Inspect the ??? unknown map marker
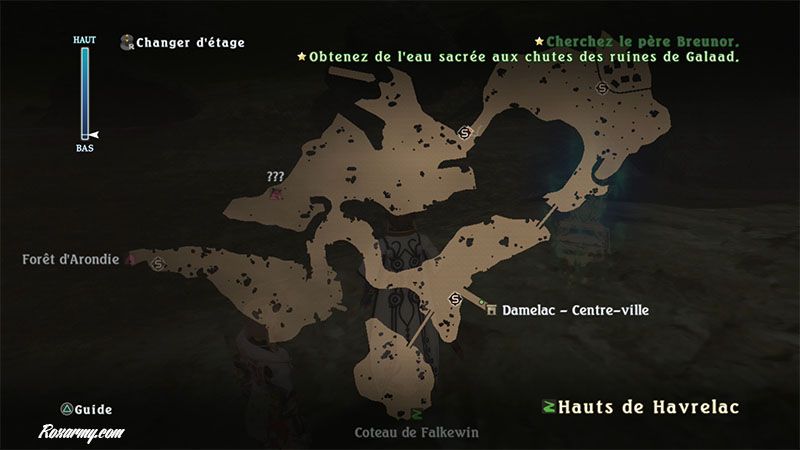Viewport: 800px width, 450px height. point(275,188)
